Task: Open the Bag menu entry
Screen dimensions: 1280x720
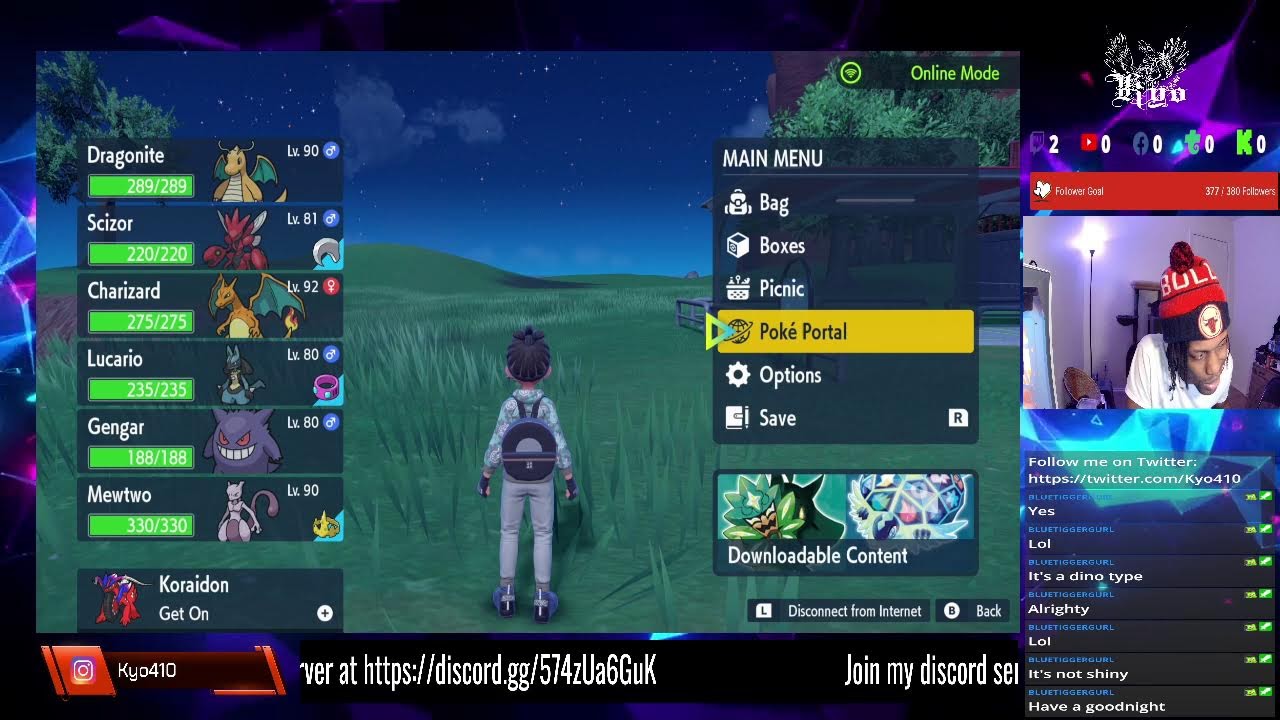Action: [x=845, y=203]
